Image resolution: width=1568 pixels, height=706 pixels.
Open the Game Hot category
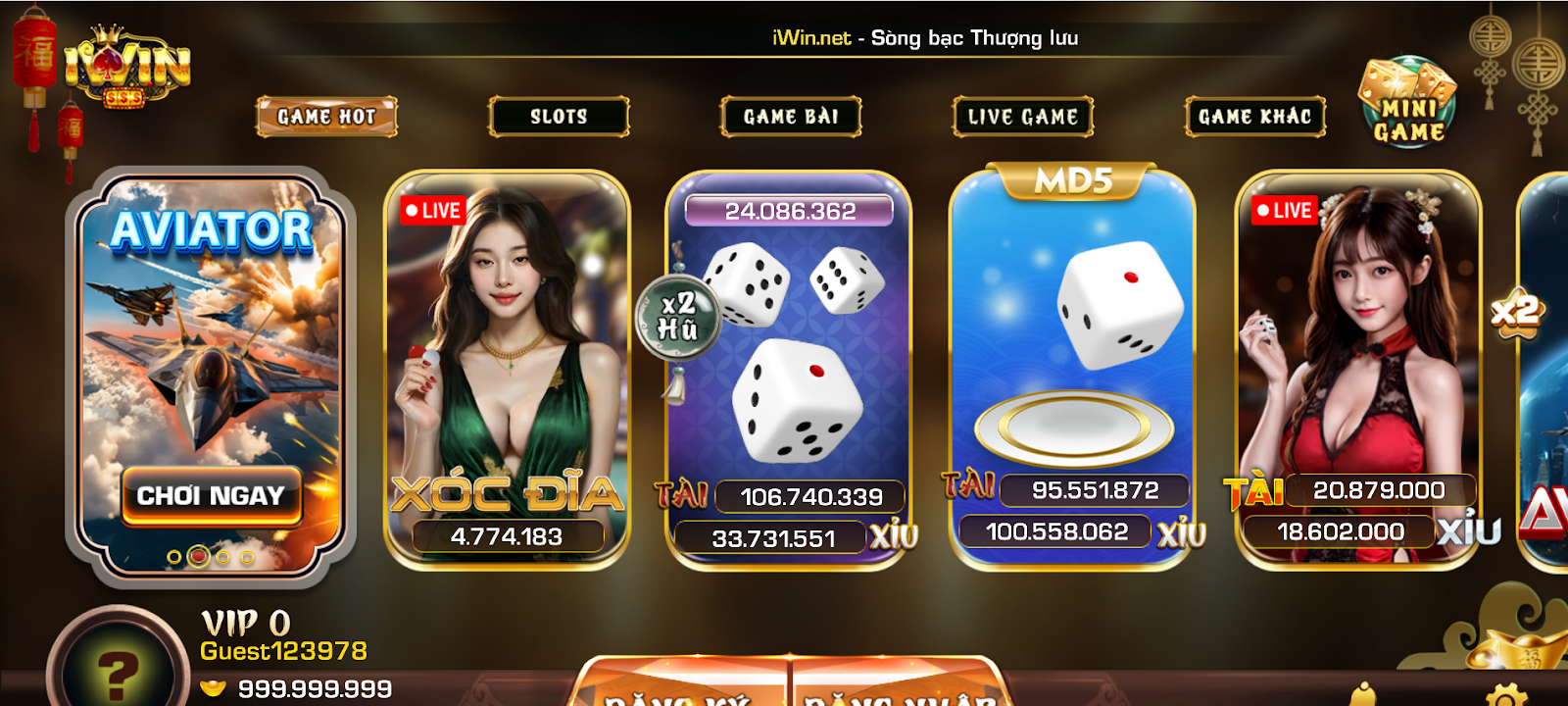(326, 117)
